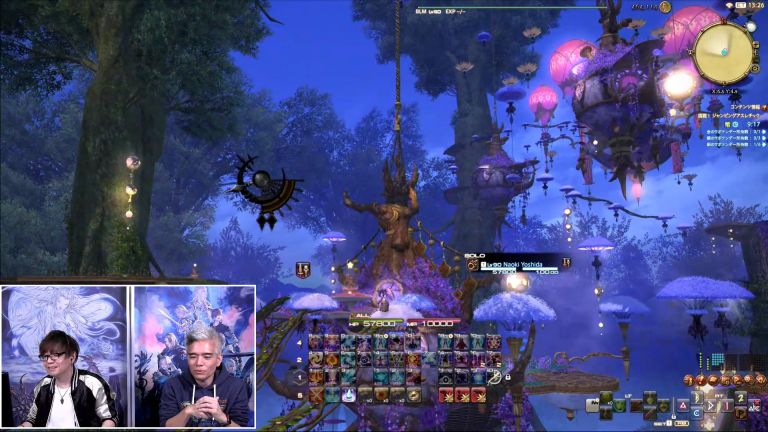Click the red triangle button on the cross hotbar

click(x=682, y=406)
